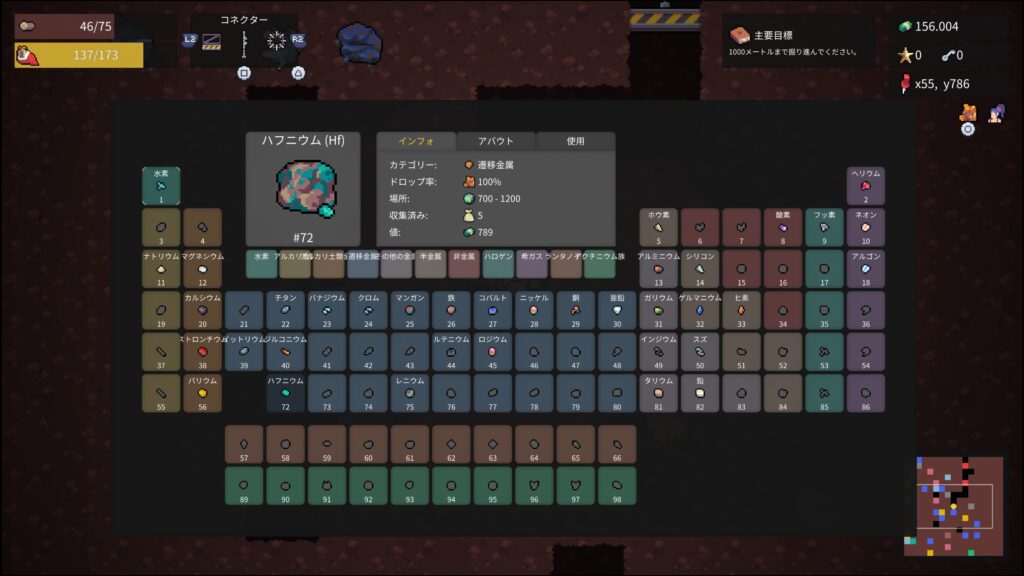Open the 使用 tab
The height and width of the screenshot is (576, 1024).
(575, 142)
